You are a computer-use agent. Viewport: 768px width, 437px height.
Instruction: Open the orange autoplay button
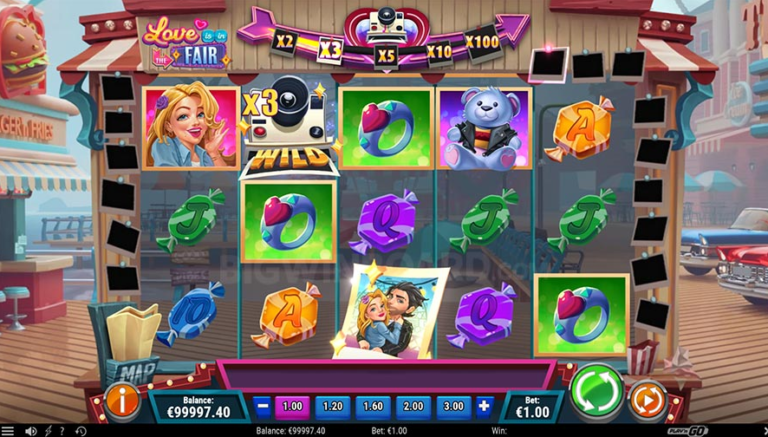[647, 400]
